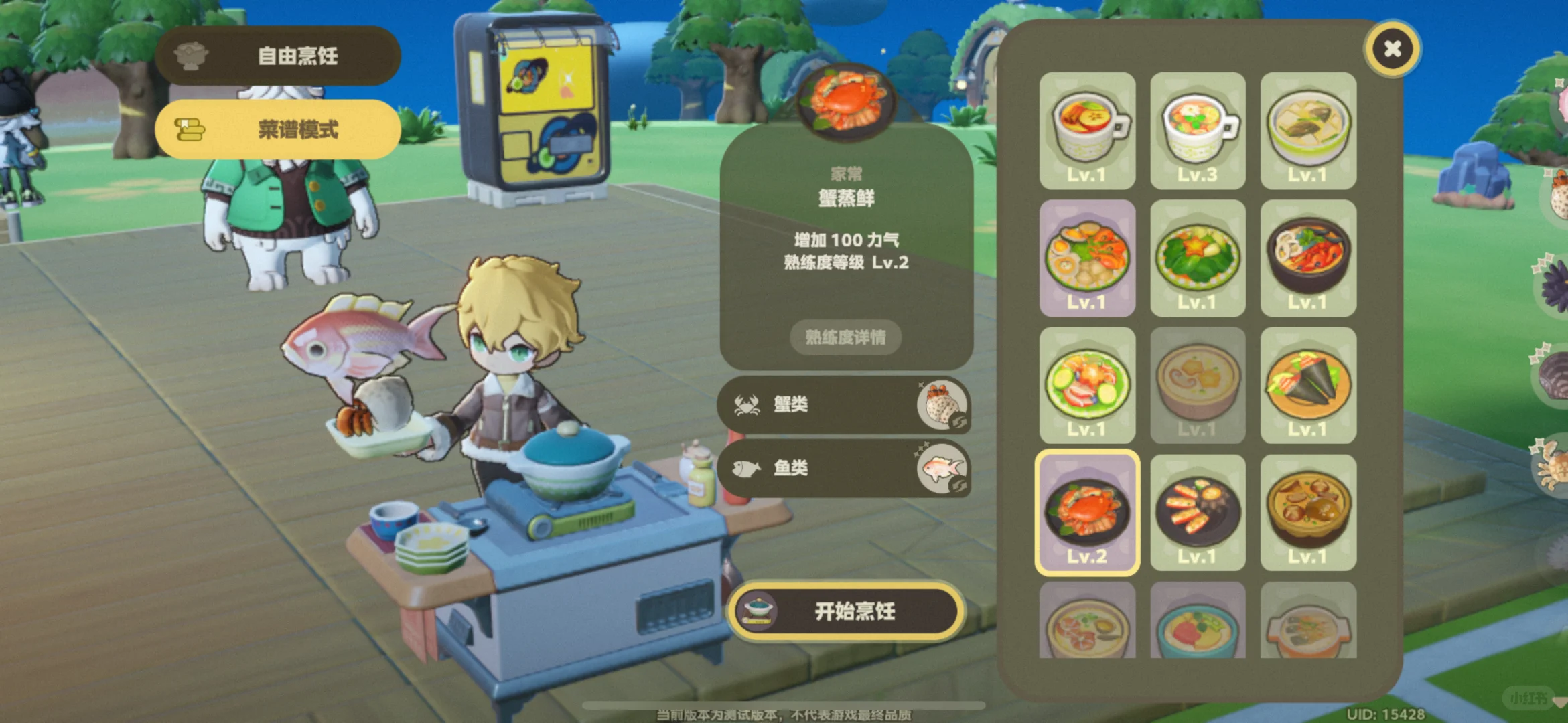Image resolution: width=1568 pixels, height=723 pixels.
Task: Open the 鱼类 ingredient picker
Action: point(845,469)
